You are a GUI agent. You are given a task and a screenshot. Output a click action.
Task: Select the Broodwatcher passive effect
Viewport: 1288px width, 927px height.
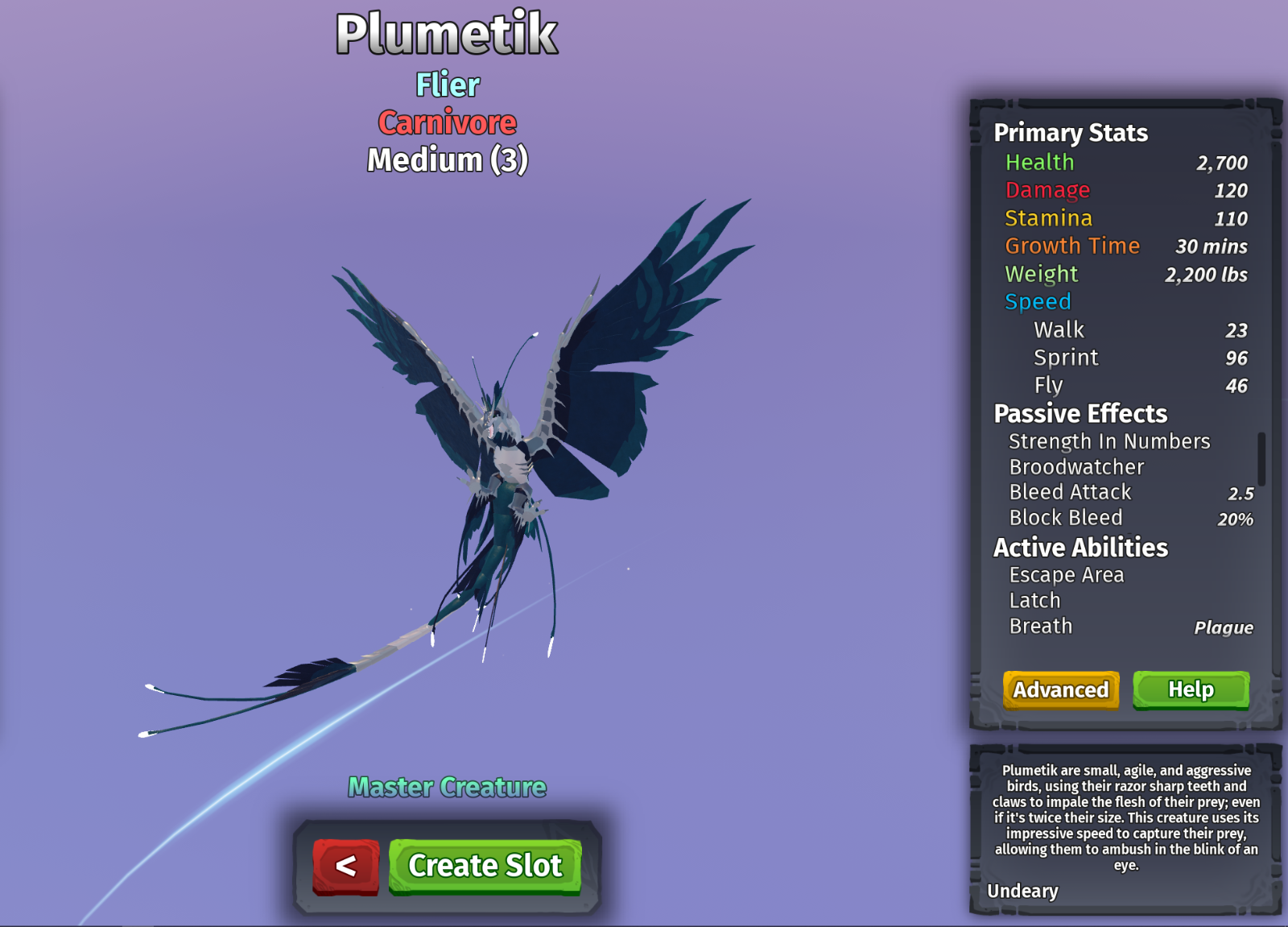(x=1076, y=467)
